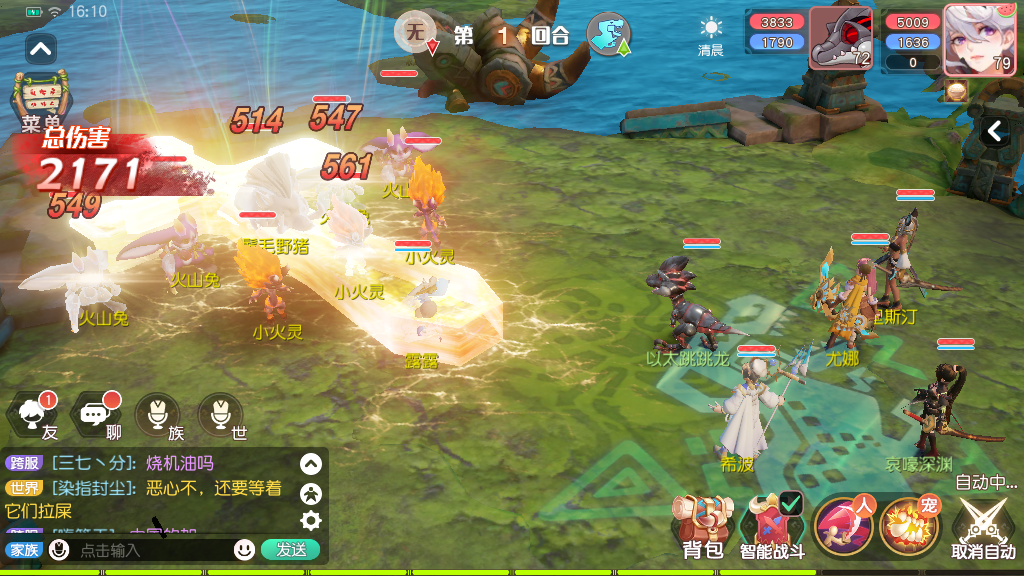Collapse the top-left menu arrow button
This screenshot has height=576, width=1024.
pyautogui.click(x=41, y=47)
